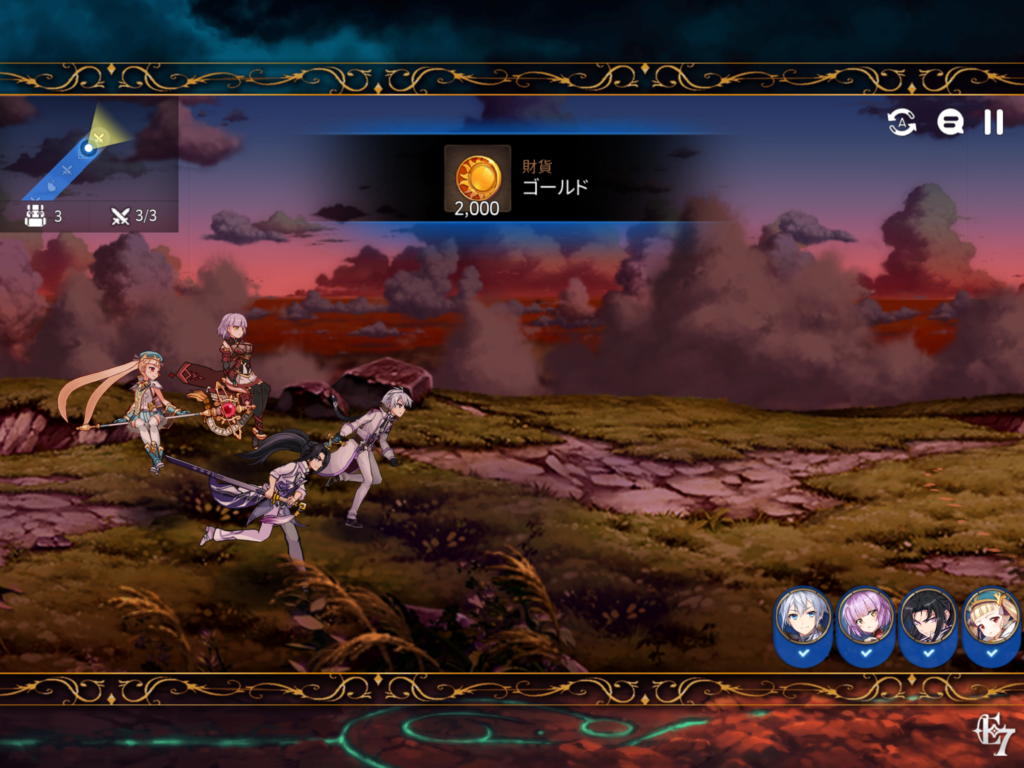Select the purple-haired hero portrait

click(x=865, y=618)
